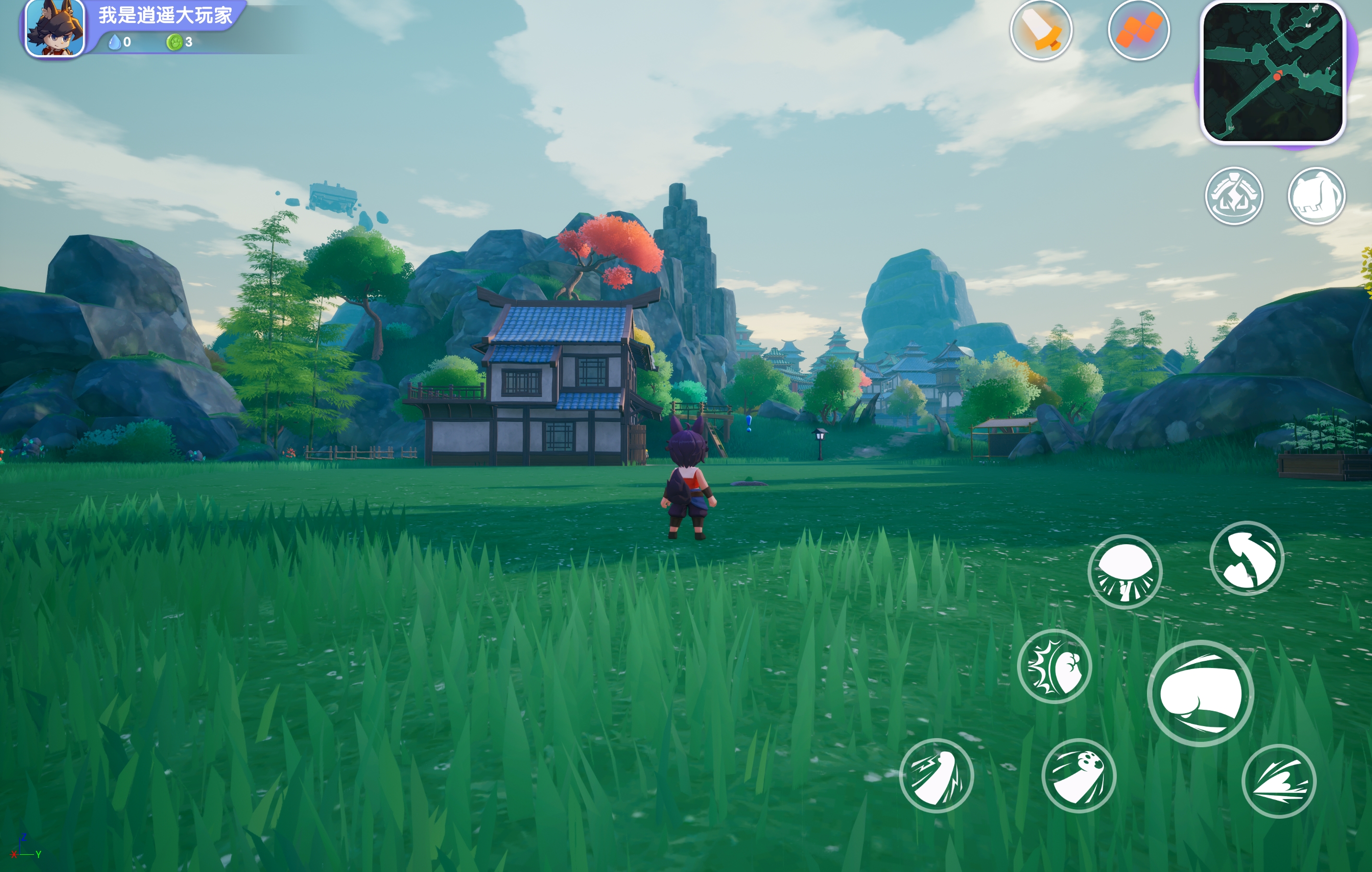
Task: Activate the umbrella glide skill
Action: point(1125,572)
